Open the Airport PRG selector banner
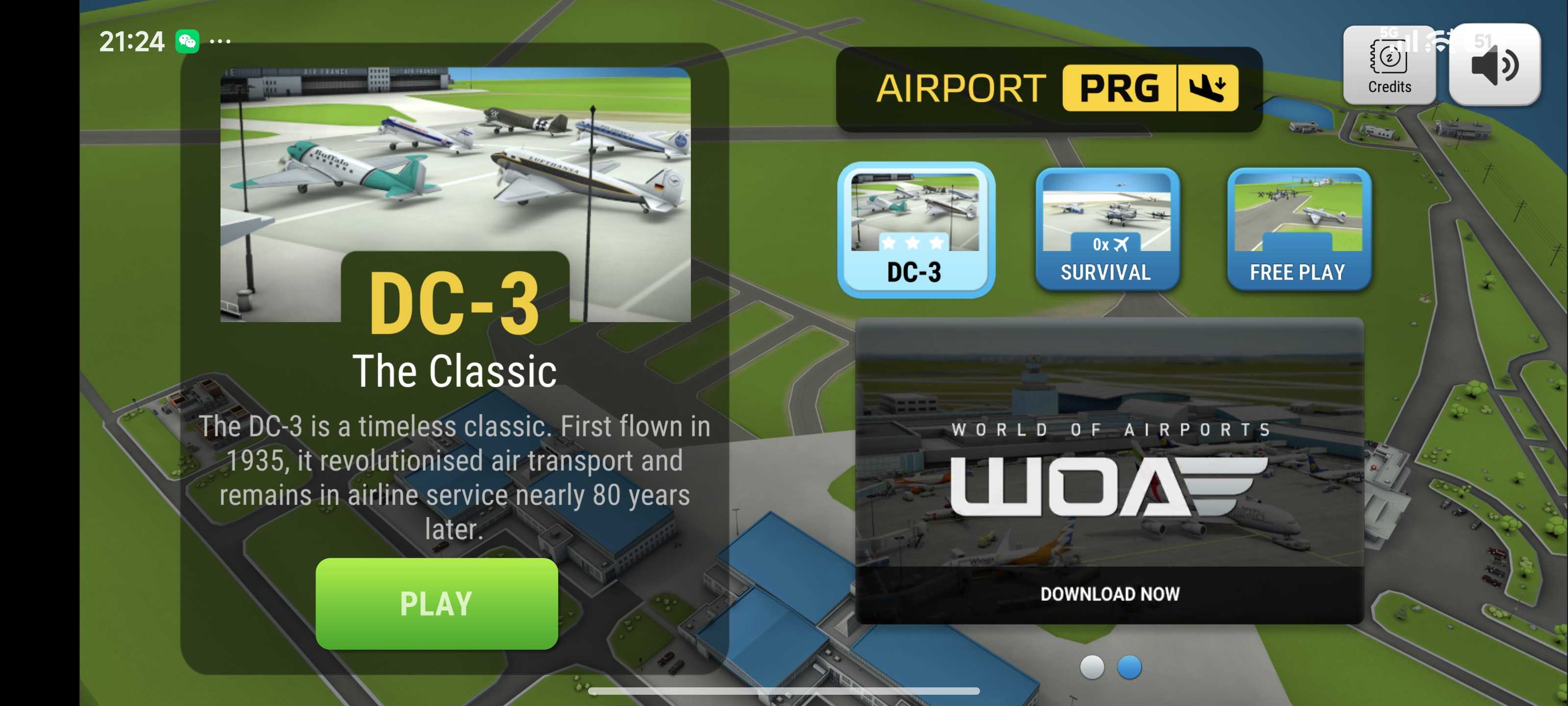The width and height of the screenshot is (1568, 706). (x=1050, y=89)
